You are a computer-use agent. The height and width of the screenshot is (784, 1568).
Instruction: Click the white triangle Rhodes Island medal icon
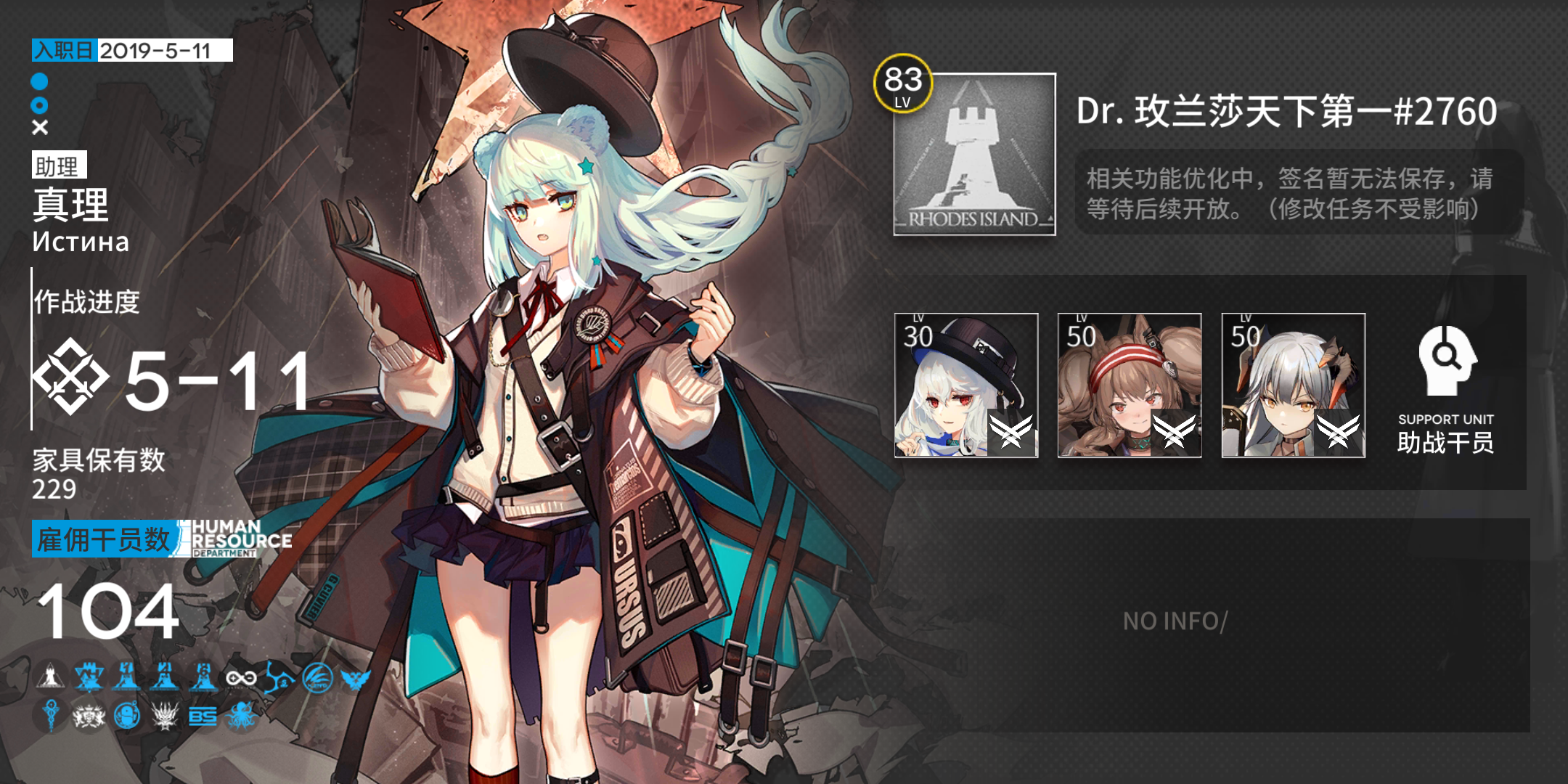[x=49, y=679]
